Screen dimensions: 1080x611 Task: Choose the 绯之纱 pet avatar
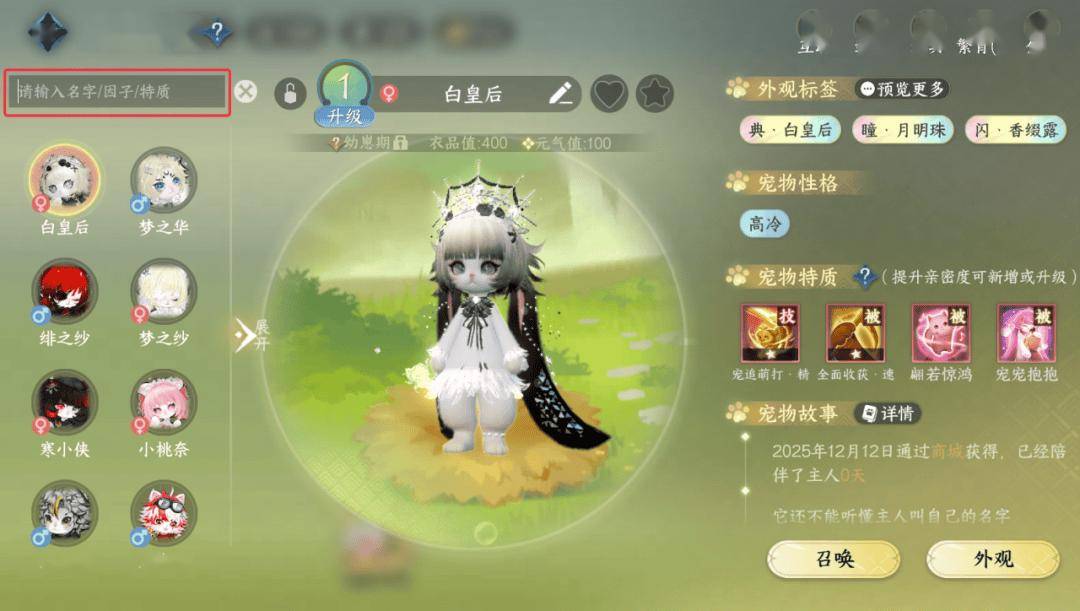tap(64, 291)
